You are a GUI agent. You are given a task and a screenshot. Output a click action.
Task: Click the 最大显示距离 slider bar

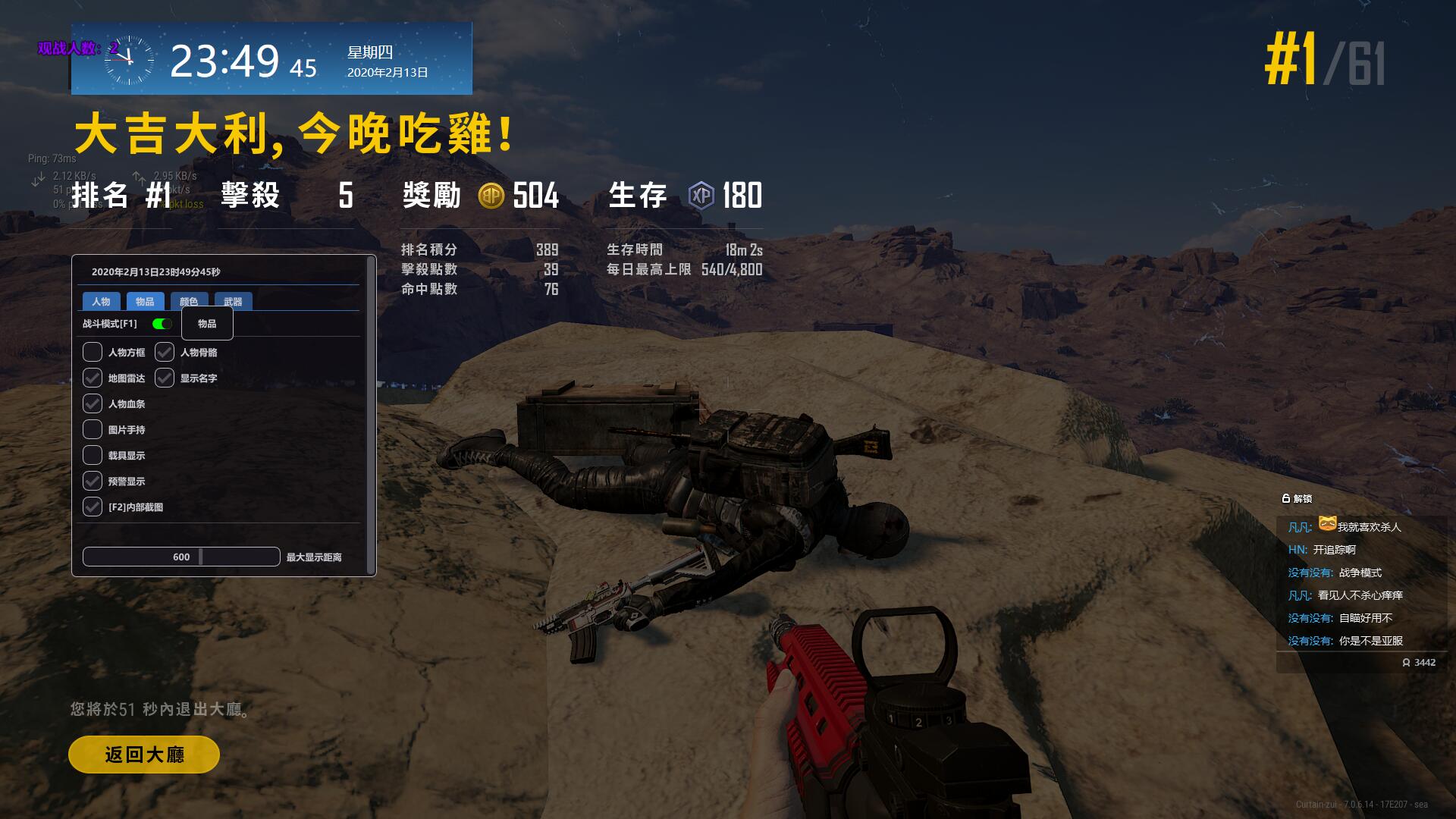pyautogui.click(x=181, y=557)
